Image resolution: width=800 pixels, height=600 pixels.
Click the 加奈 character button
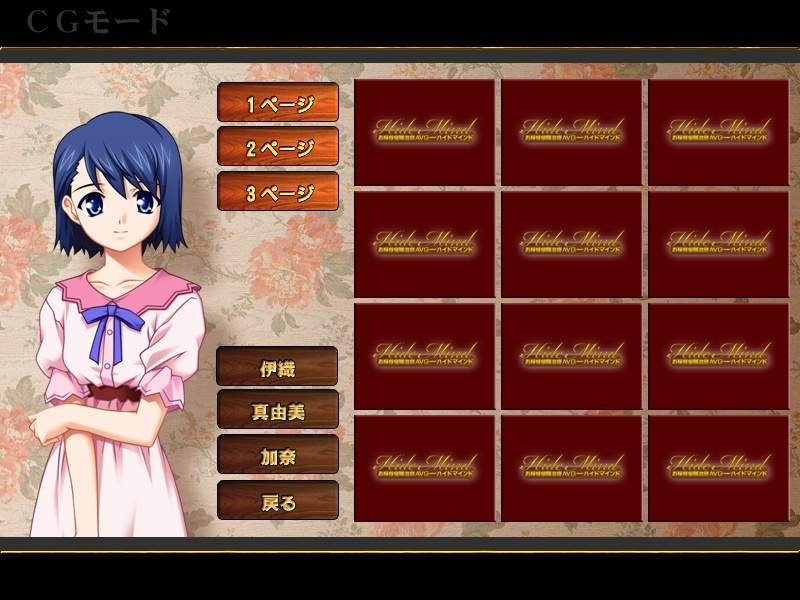click(278, 455)
